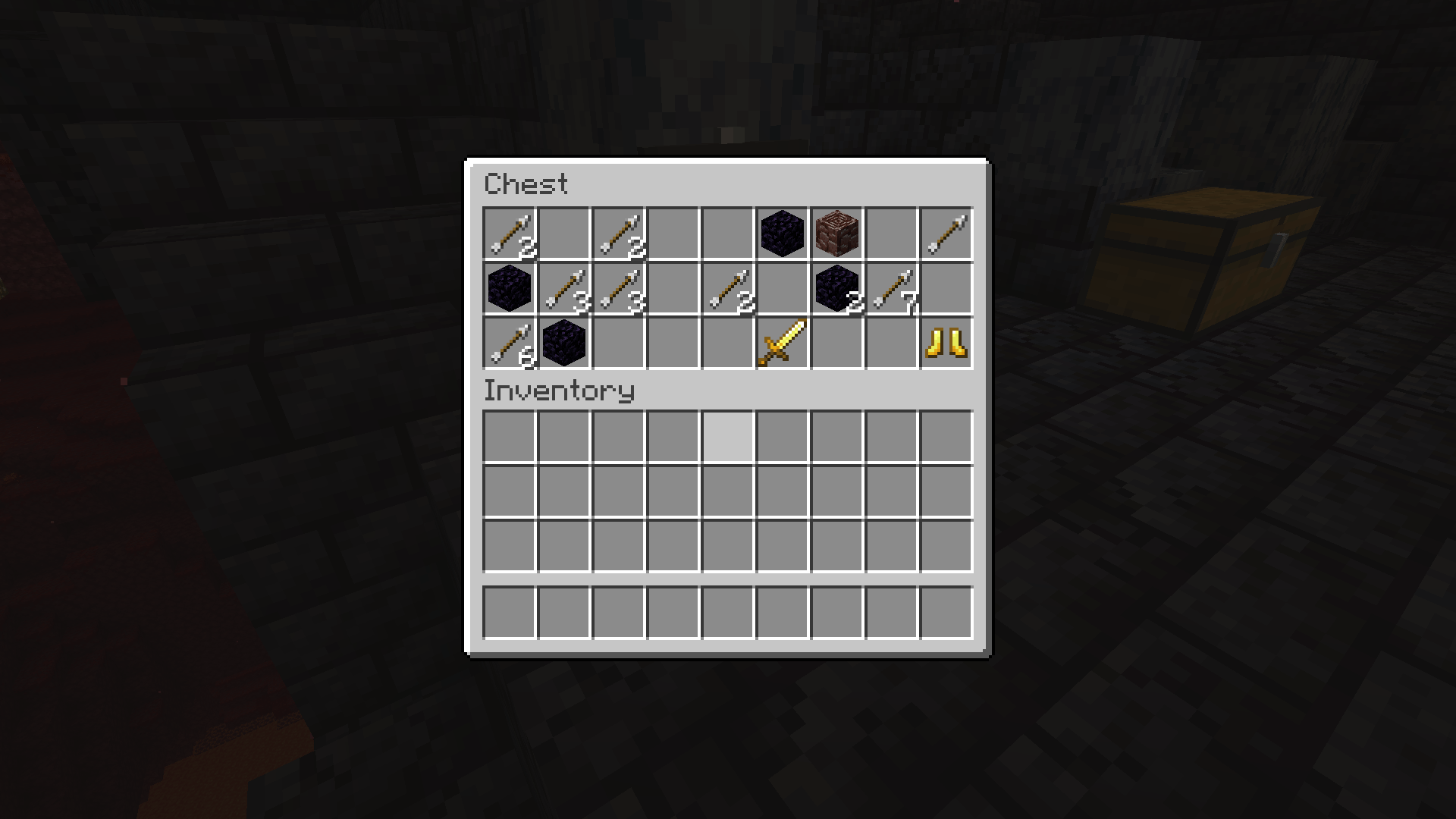Click the single arrow in the top row
This screenshot has height=819, width=1456.
(946, 233)
